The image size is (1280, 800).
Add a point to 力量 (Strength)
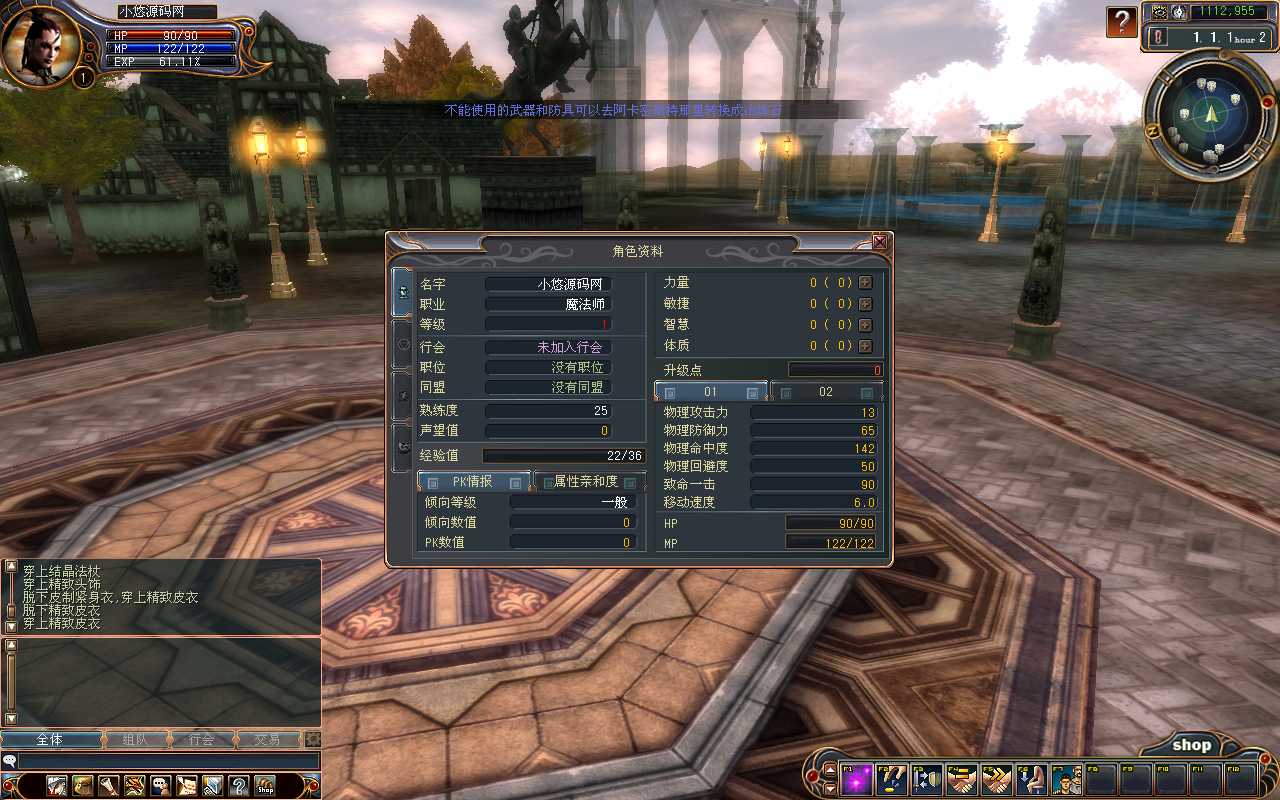coord(865,283)
